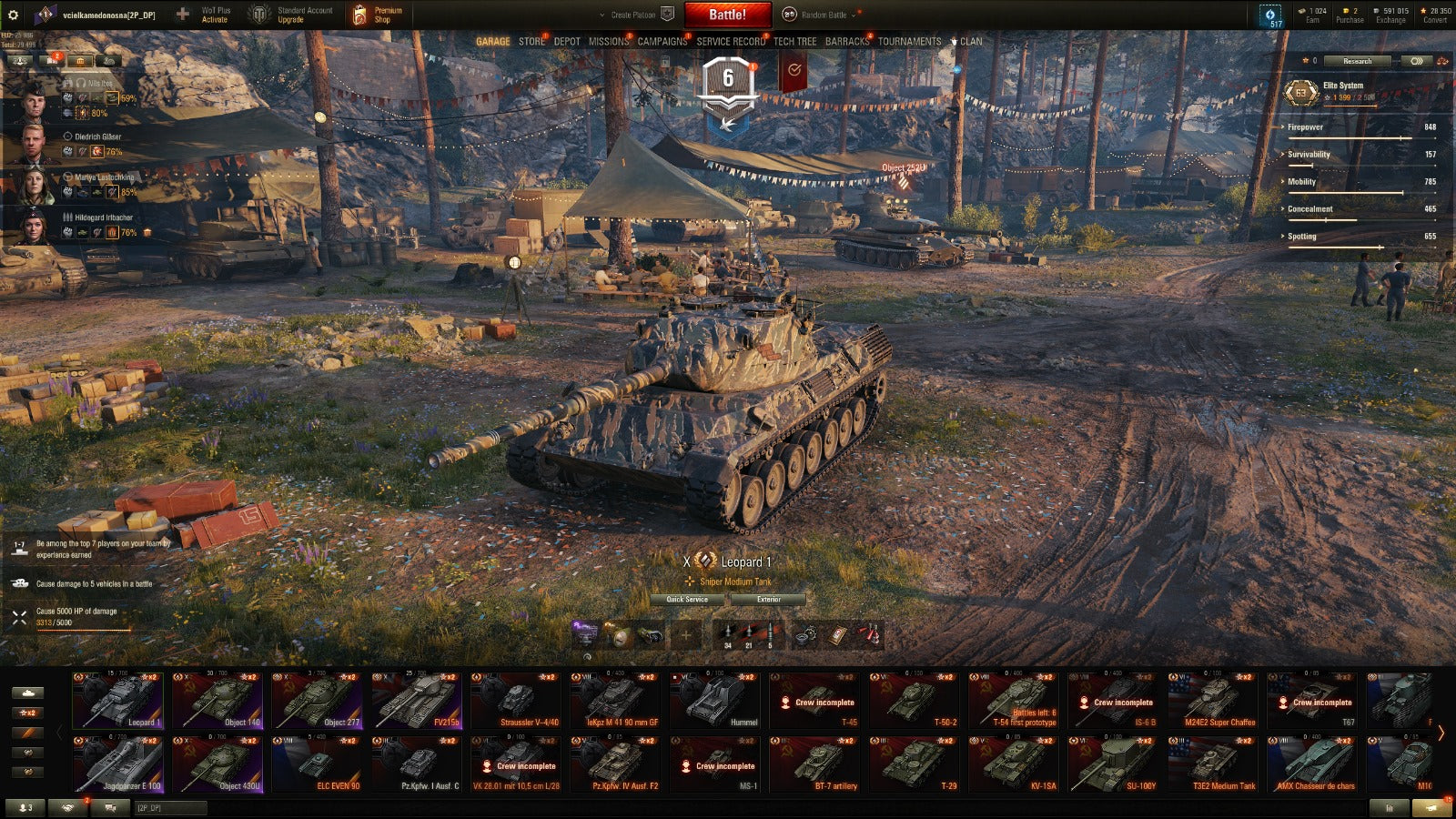This screenshot has width=1456, height=819.
Task: Open the Clan tab
Action: click(970, 42)
